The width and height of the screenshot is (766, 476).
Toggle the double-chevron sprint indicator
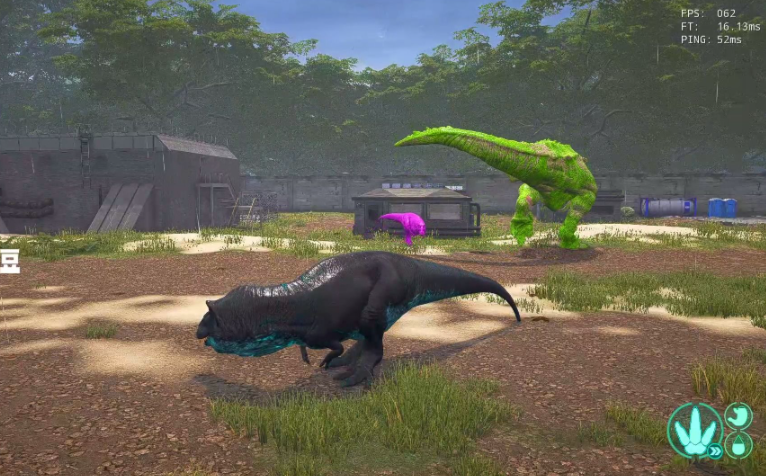pyautogui.click(x=715, y=451)
